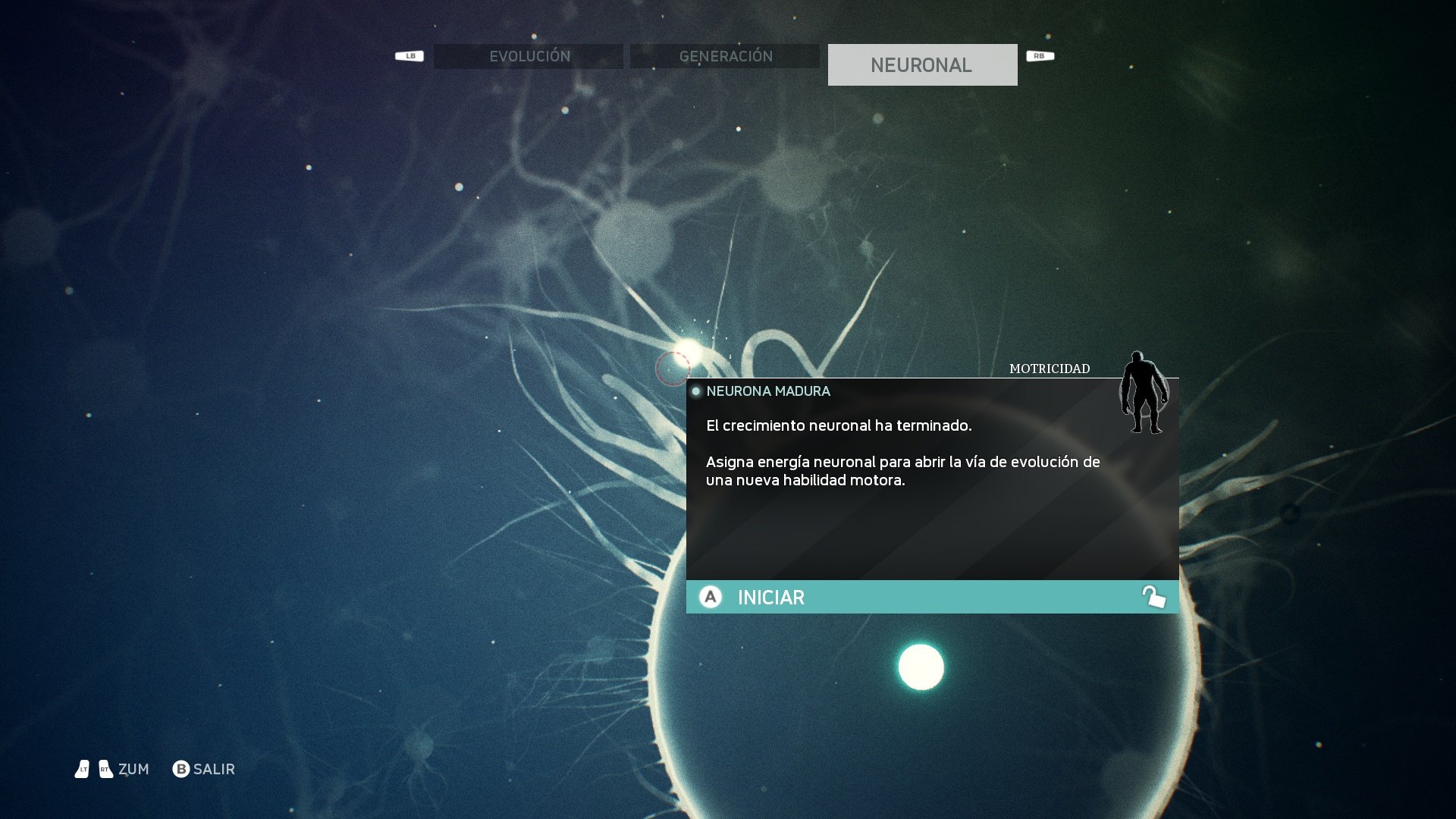Viewport: 1456px width, 819px height.
Task: Switch to the Evolución tab
Action: (529, 57)
